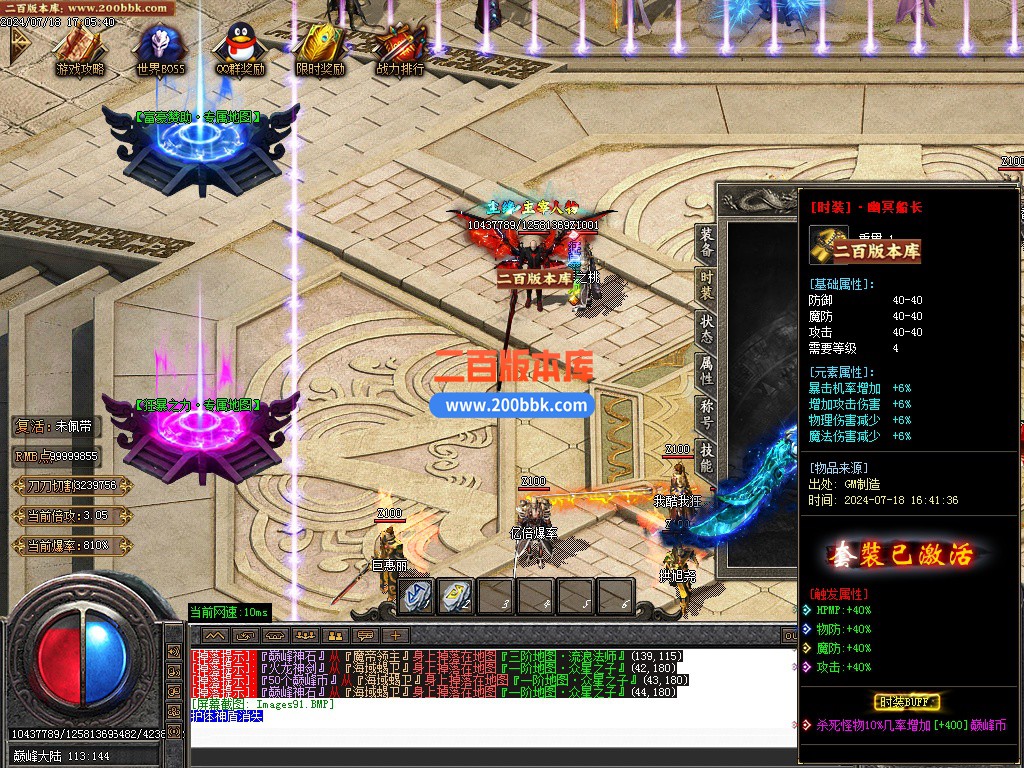
Task: Click the speech bubble chat toolbar button
Action: coord(366,635)
